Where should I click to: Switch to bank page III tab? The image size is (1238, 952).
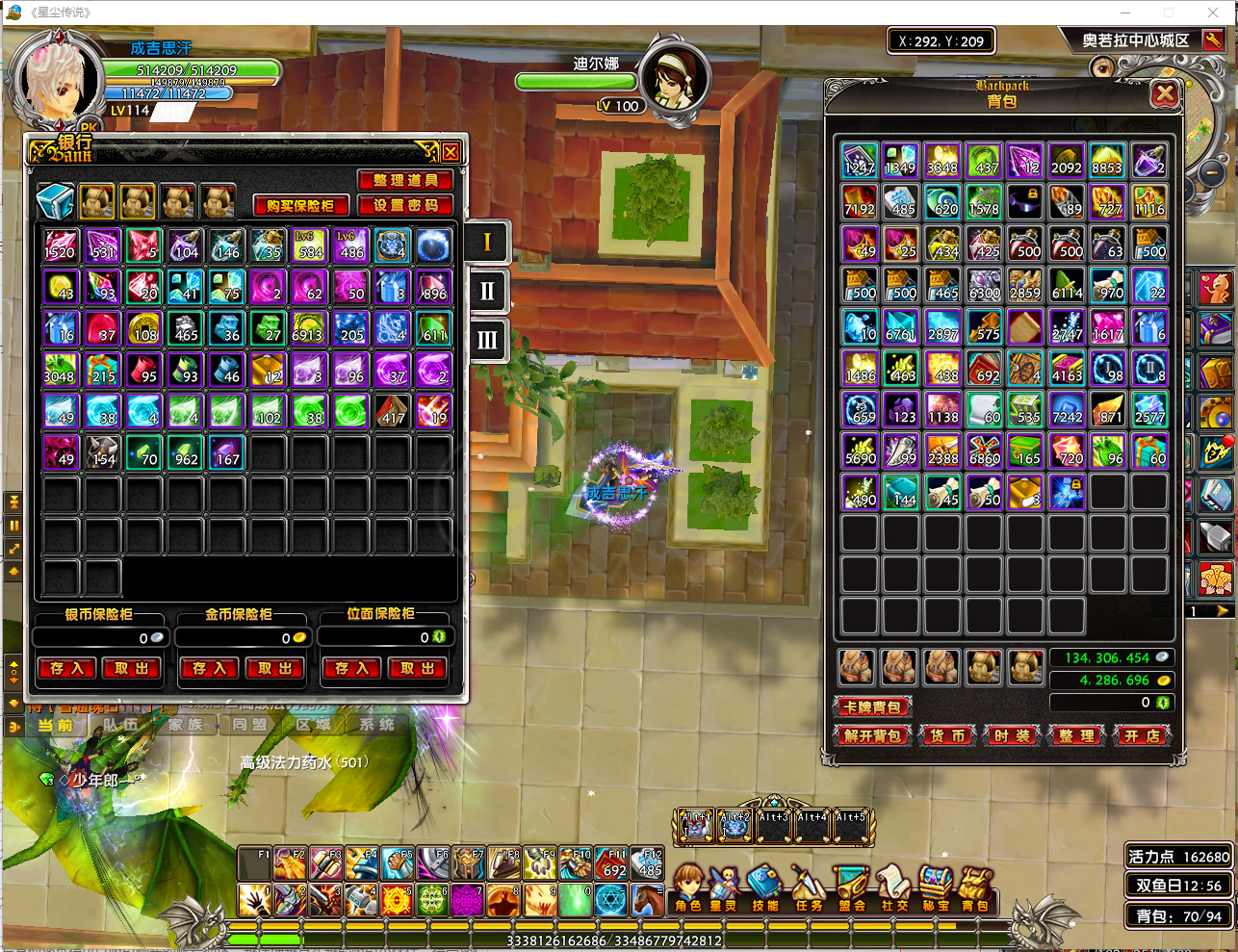(487, 340)
